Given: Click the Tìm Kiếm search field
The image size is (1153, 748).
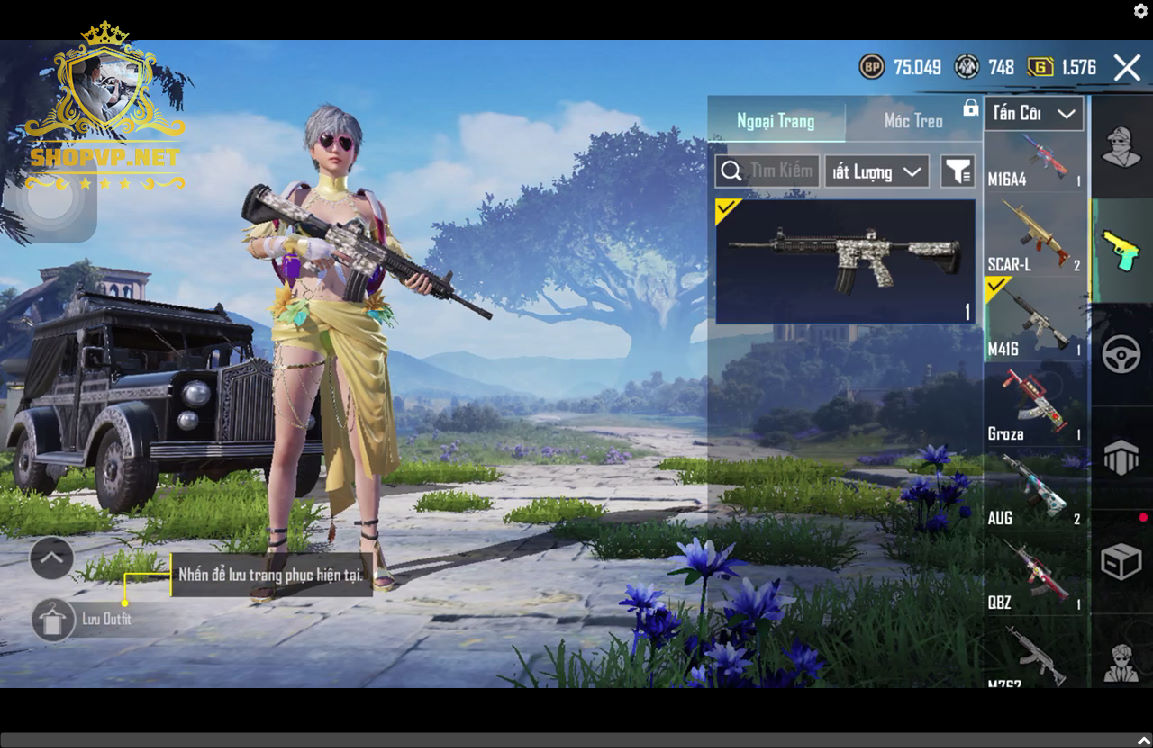Looking at the screenshot, I should point(768,172).
